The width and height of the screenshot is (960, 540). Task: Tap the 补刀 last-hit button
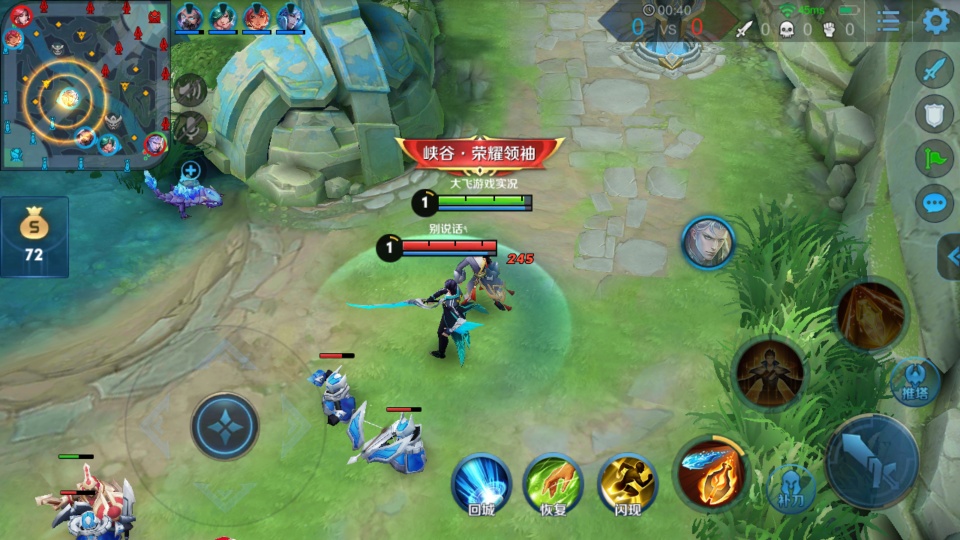(791, 489)
